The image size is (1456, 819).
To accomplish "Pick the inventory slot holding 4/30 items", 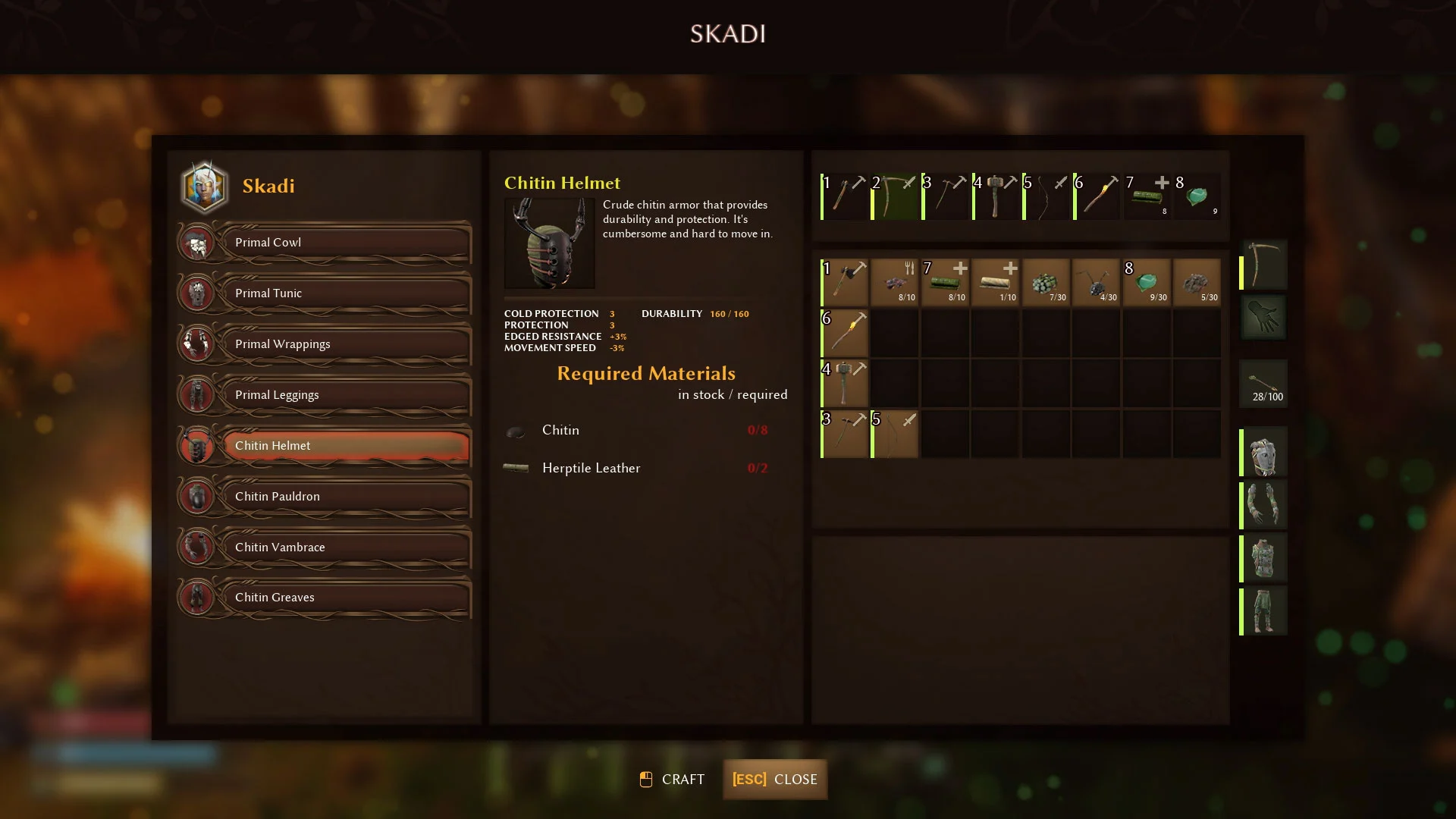I will (x=1097, y=283).
